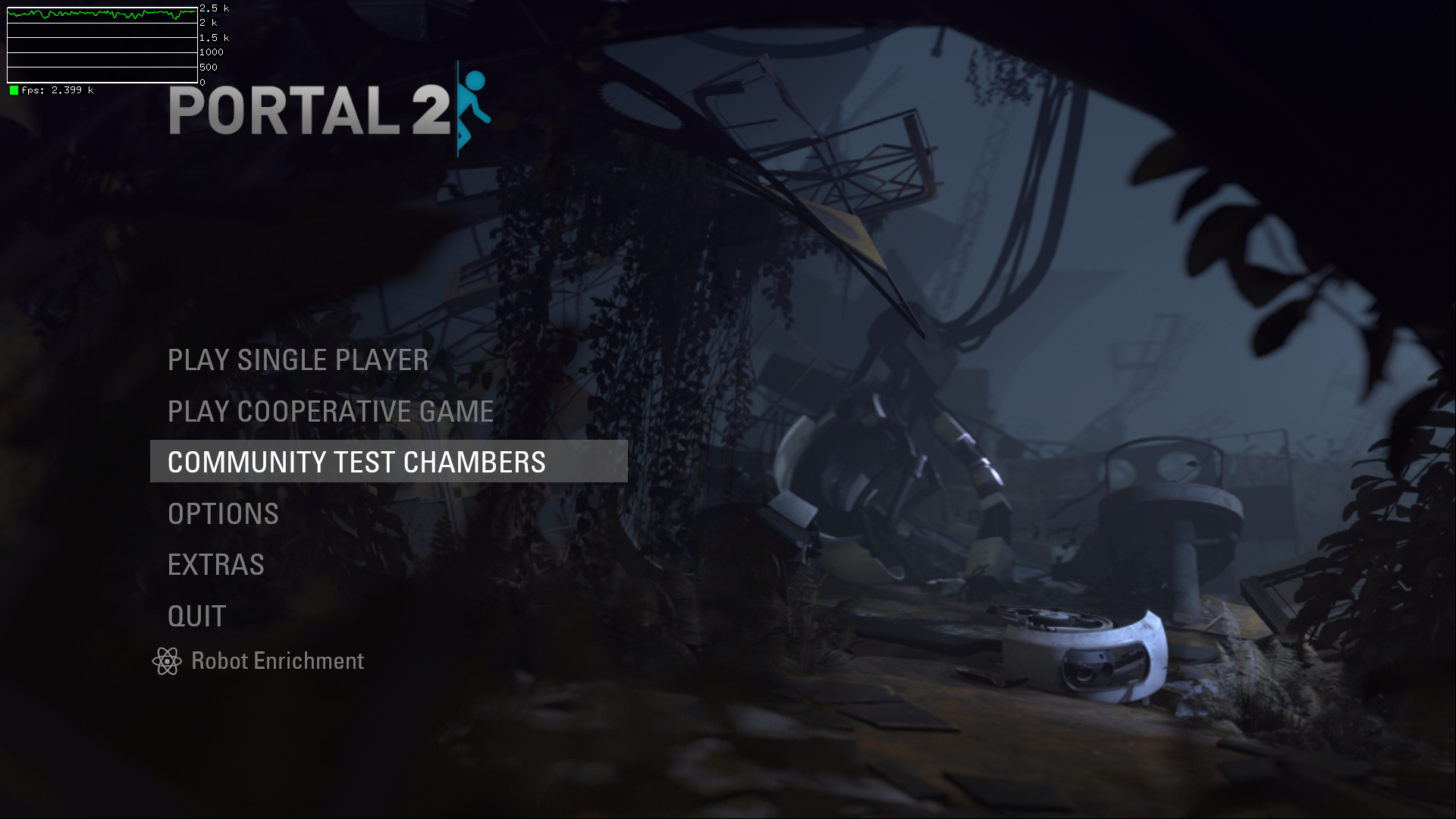1456x819 pixels.
Task: Open Robot Enrichment
Action: [277, 661]
